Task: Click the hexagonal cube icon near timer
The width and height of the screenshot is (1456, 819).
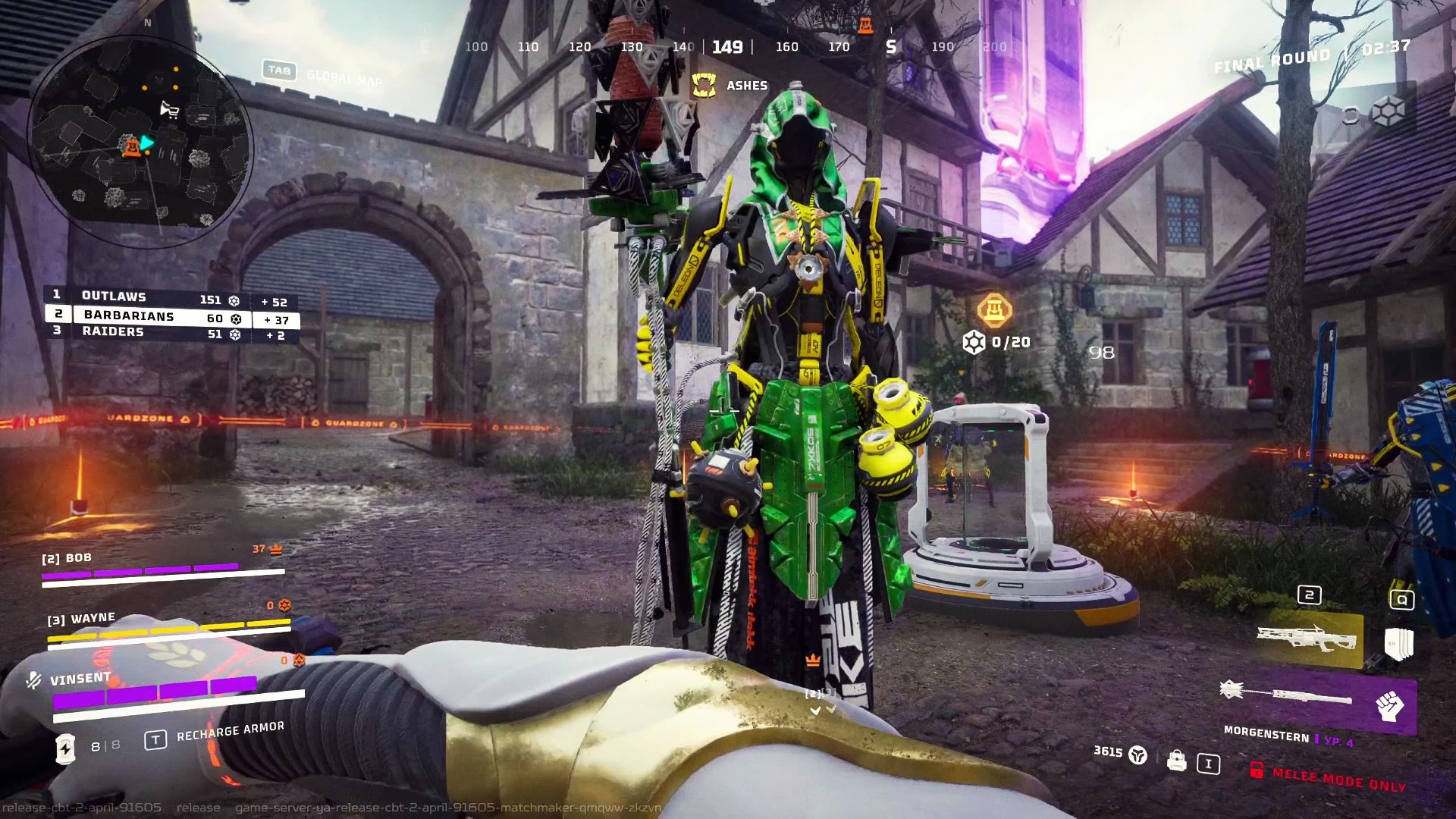Action: coord(1388,112)
